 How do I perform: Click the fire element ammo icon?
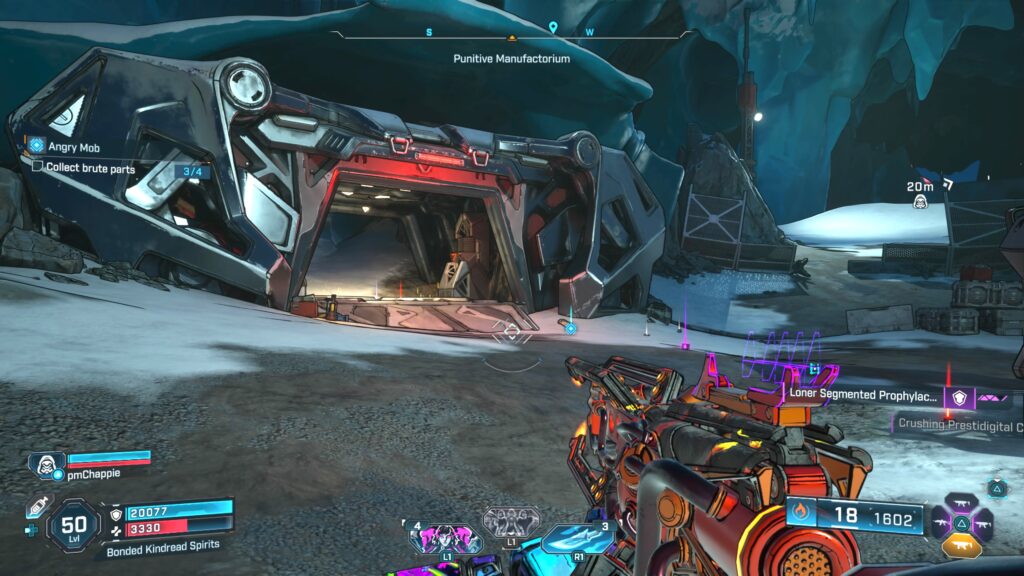pos(801,516)
